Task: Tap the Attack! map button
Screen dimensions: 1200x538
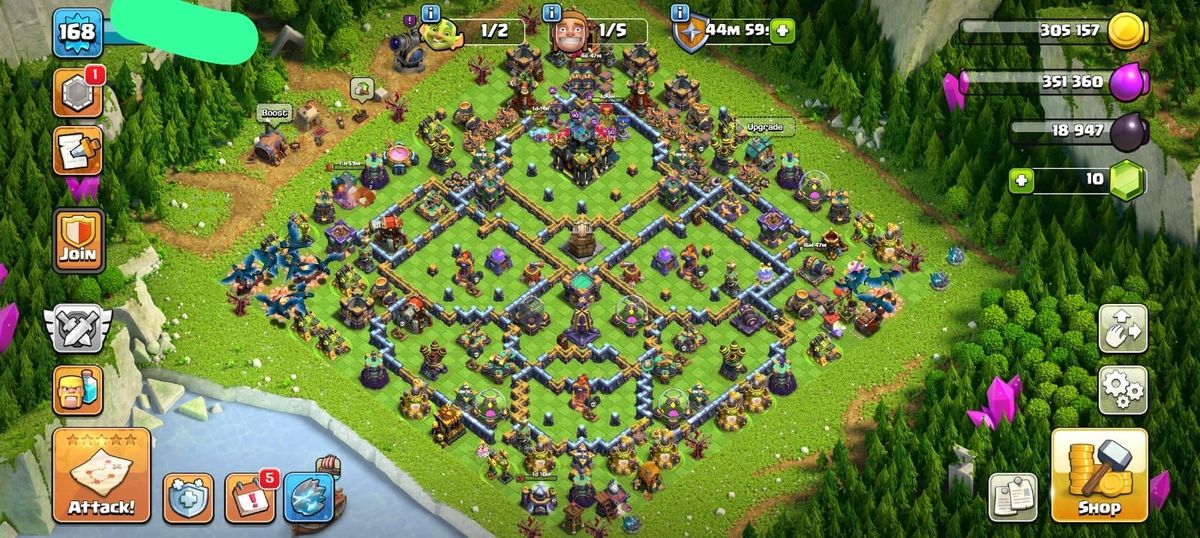Action: pos(101,476)
